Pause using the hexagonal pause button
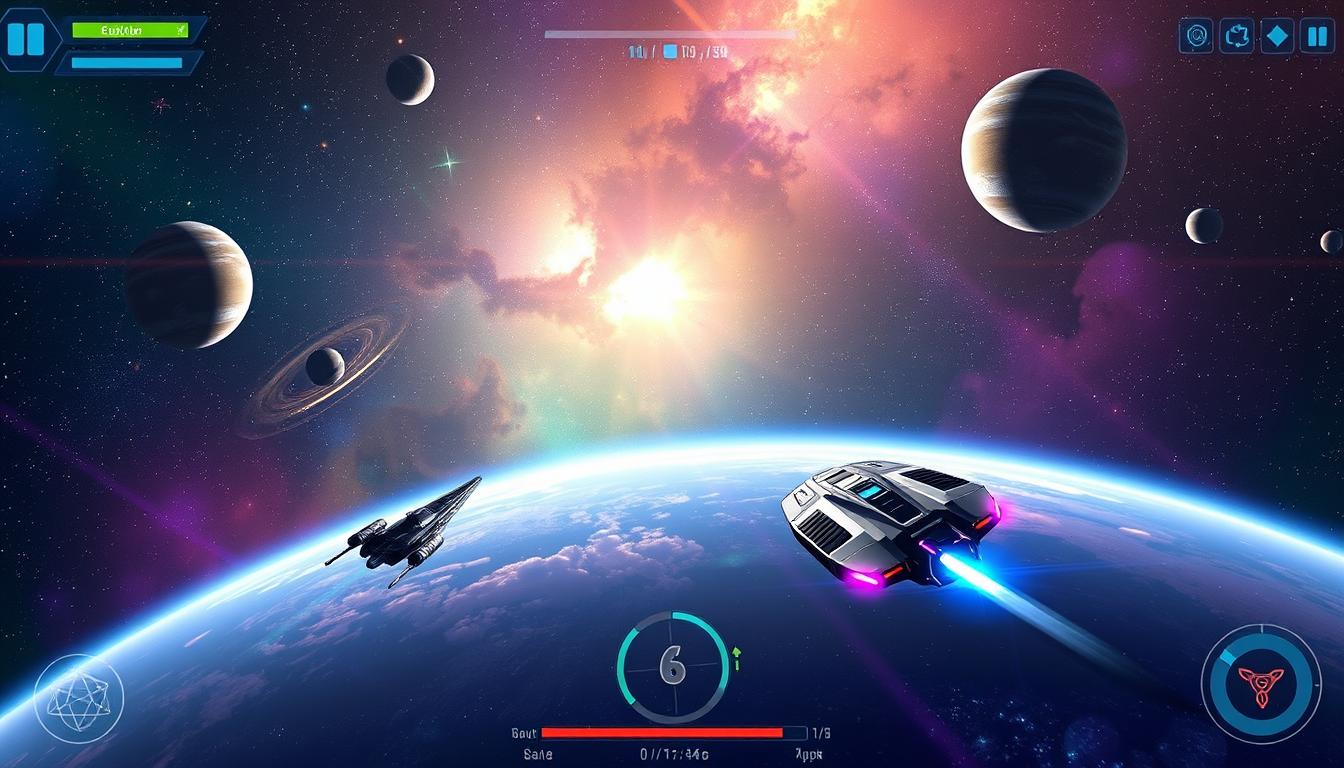 coord(27,38)
